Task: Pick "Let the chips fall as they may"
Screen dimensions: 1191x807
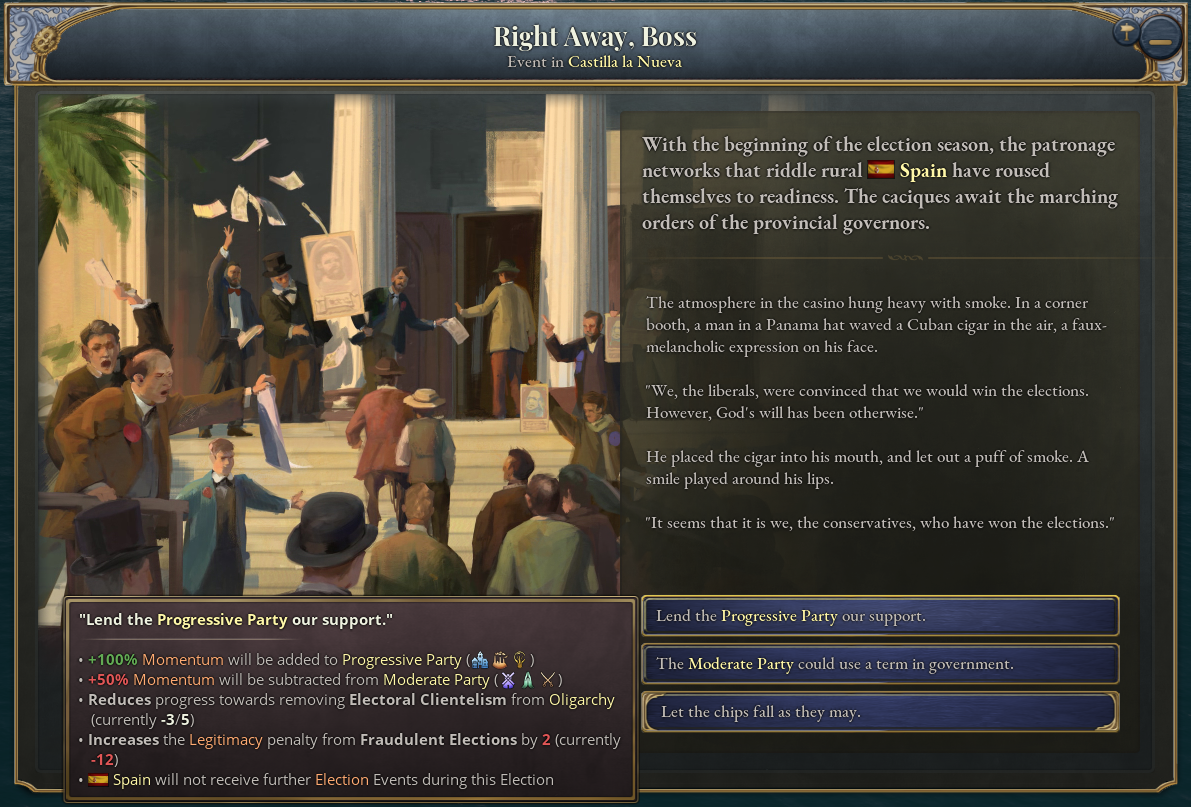Action: point(879,712)
